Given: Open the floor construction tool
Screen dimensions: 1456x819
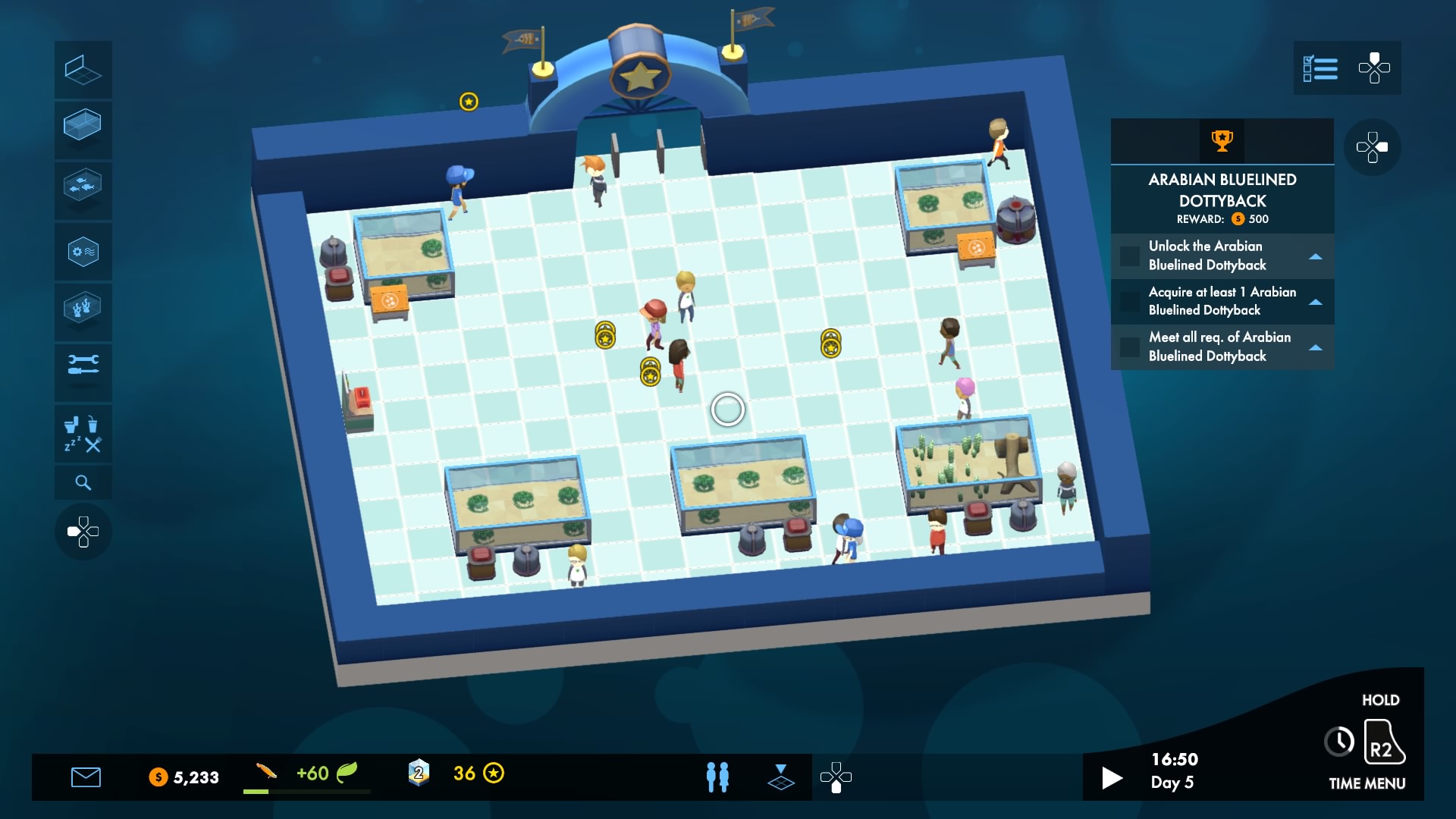Looking at the screenshot, I should (x=83, y=70).
